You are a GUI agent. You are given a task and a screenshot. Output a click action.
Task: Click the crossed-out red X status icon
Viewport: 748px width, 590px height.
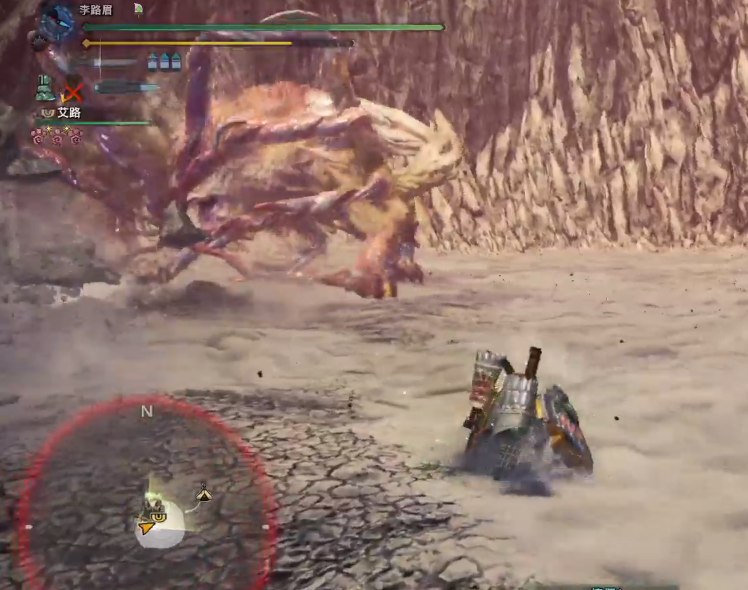coord(72,87)
